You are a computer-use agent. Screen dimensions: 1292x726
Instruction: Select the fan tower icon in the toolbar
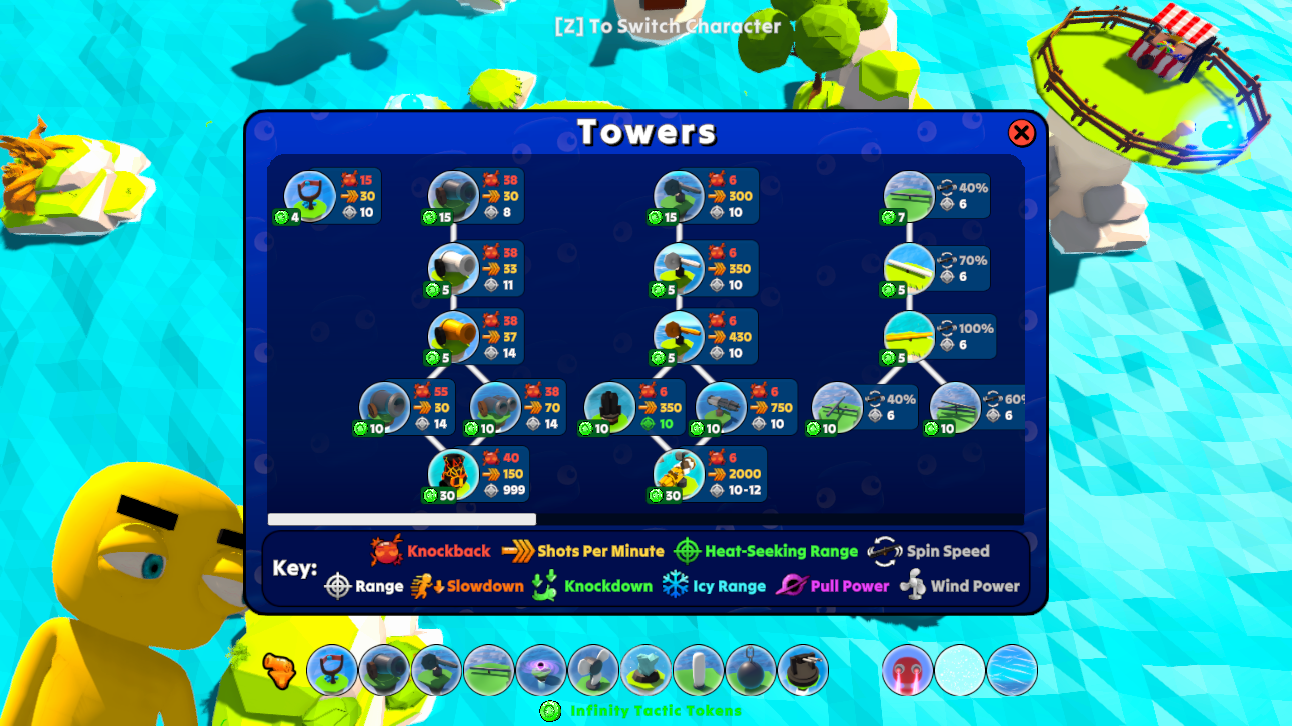tap(592, 668)
